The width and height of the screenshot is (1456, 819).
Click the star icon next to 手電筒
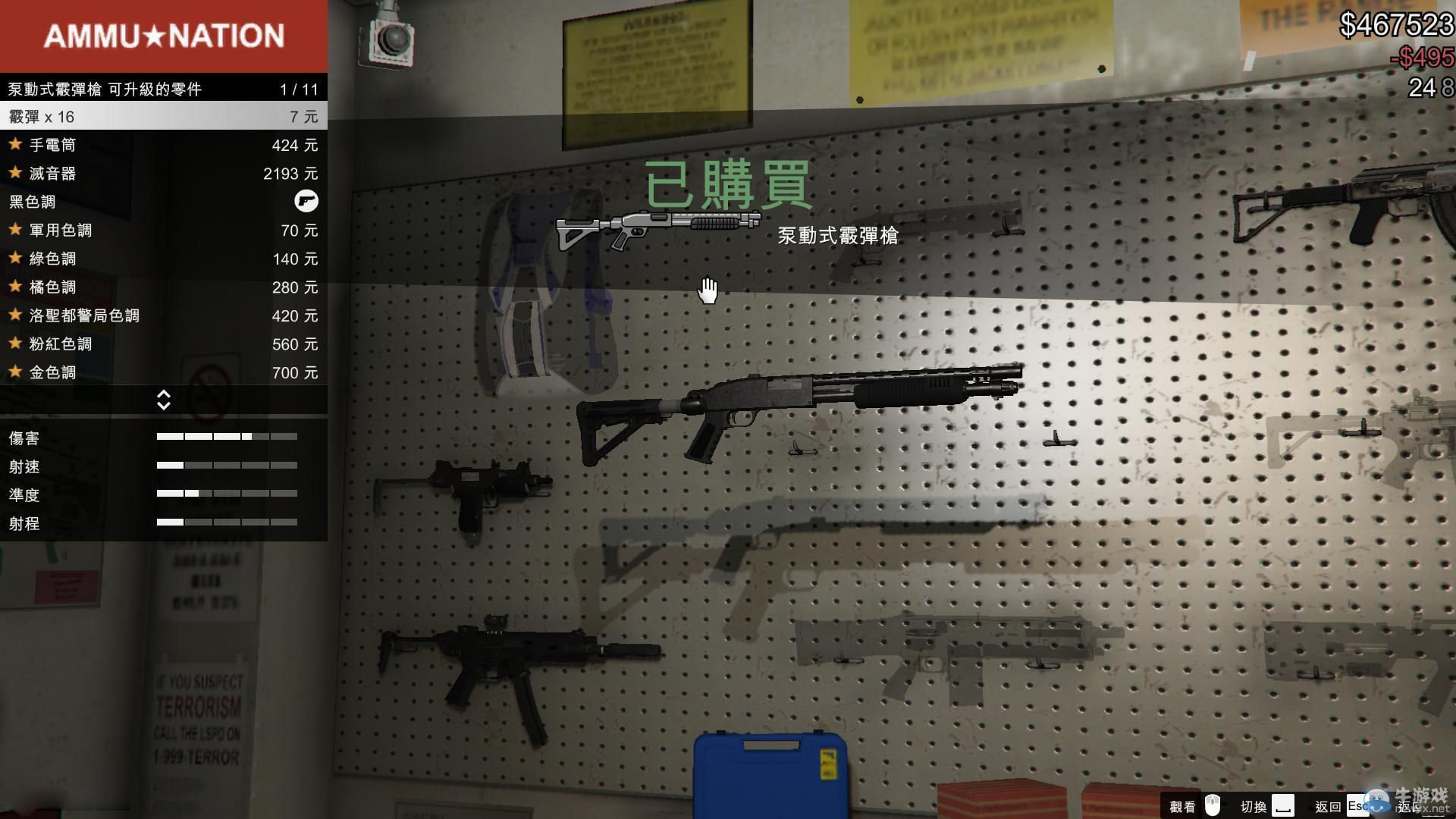tap(15, 144)
